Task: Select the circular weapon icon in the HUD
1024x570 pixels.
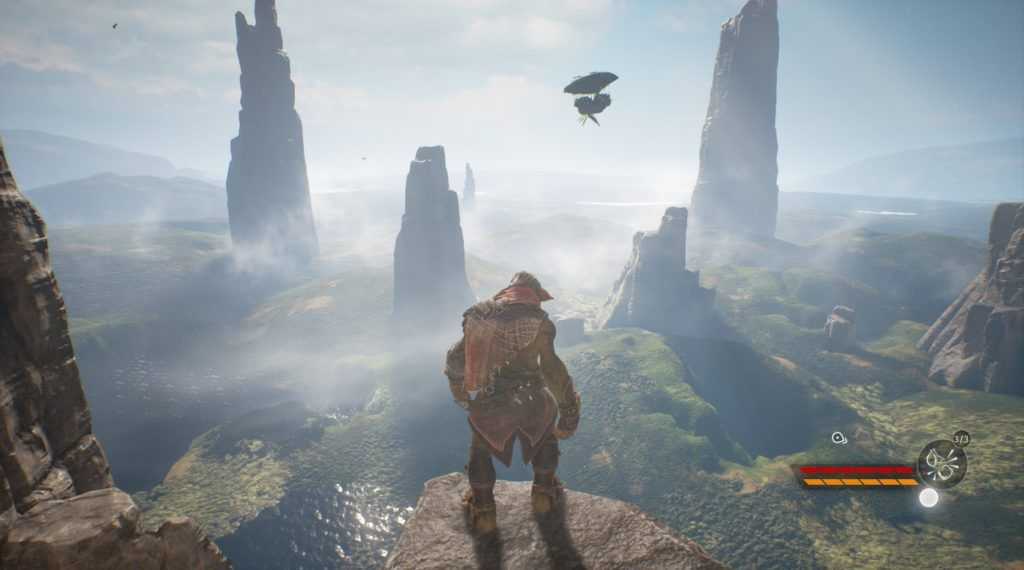Action: (x=942, y=463)
